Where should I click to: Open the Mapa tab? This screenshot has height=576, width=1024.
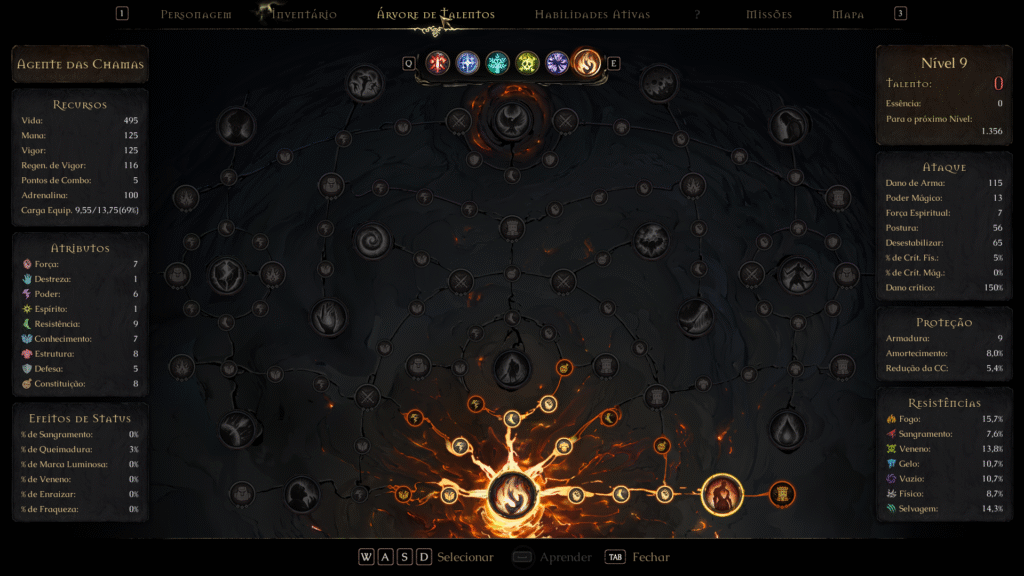click(848, 15)
